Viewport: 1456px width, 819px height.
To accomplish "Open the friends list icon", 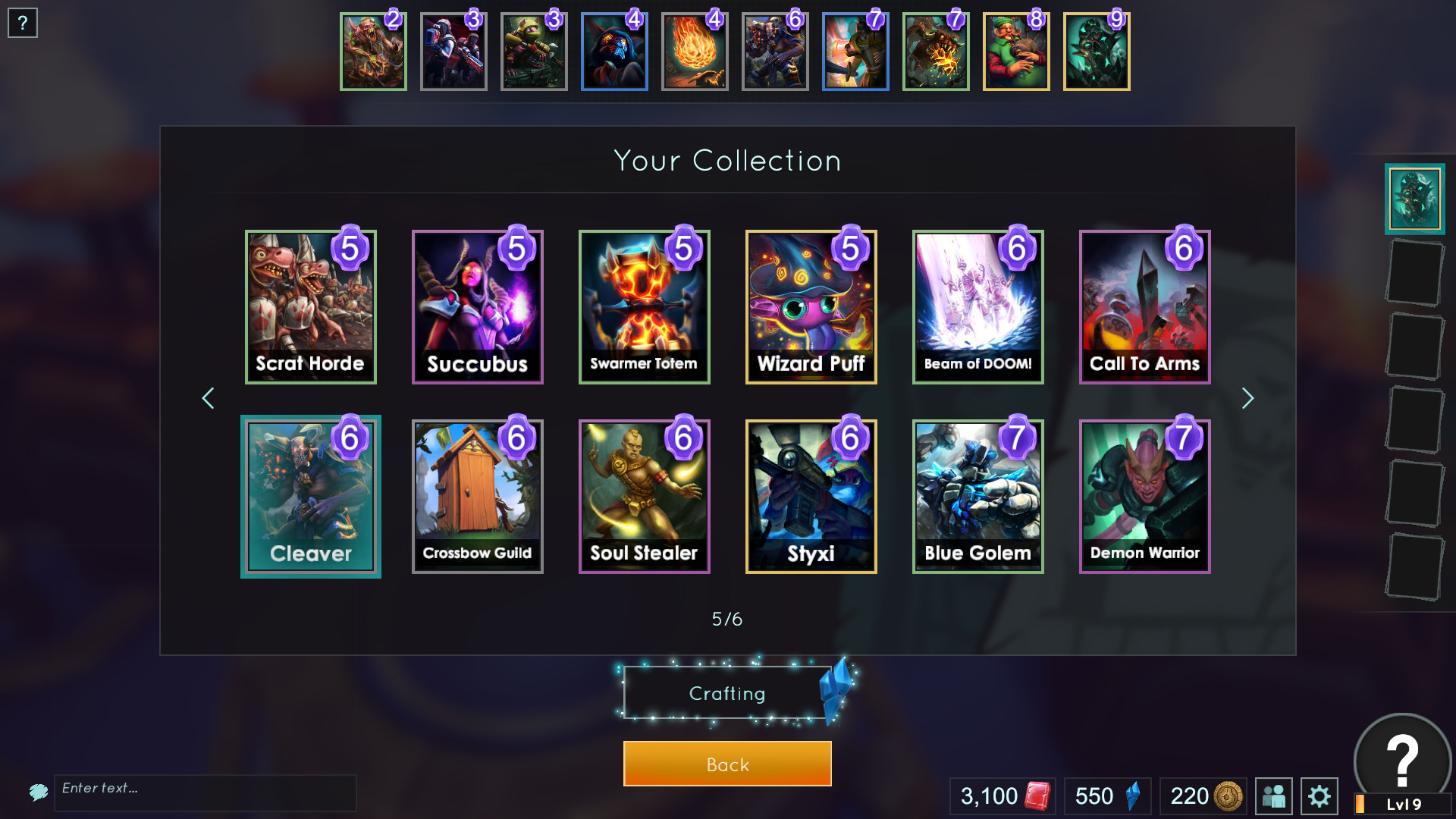I will coord(1274,796).
